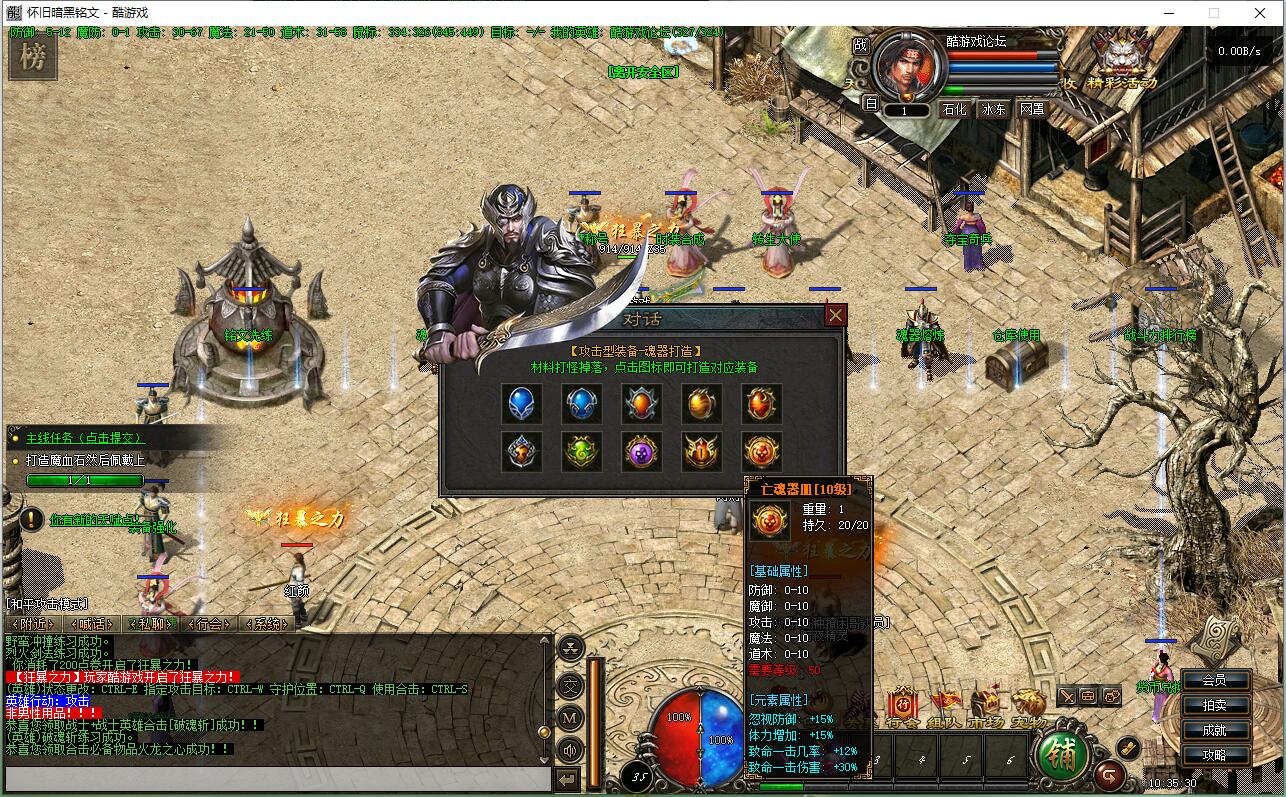The height and width of the screenshot is (797, 1286).
Task: Toggle the speaker sound button
Action: tap(570, 749)
